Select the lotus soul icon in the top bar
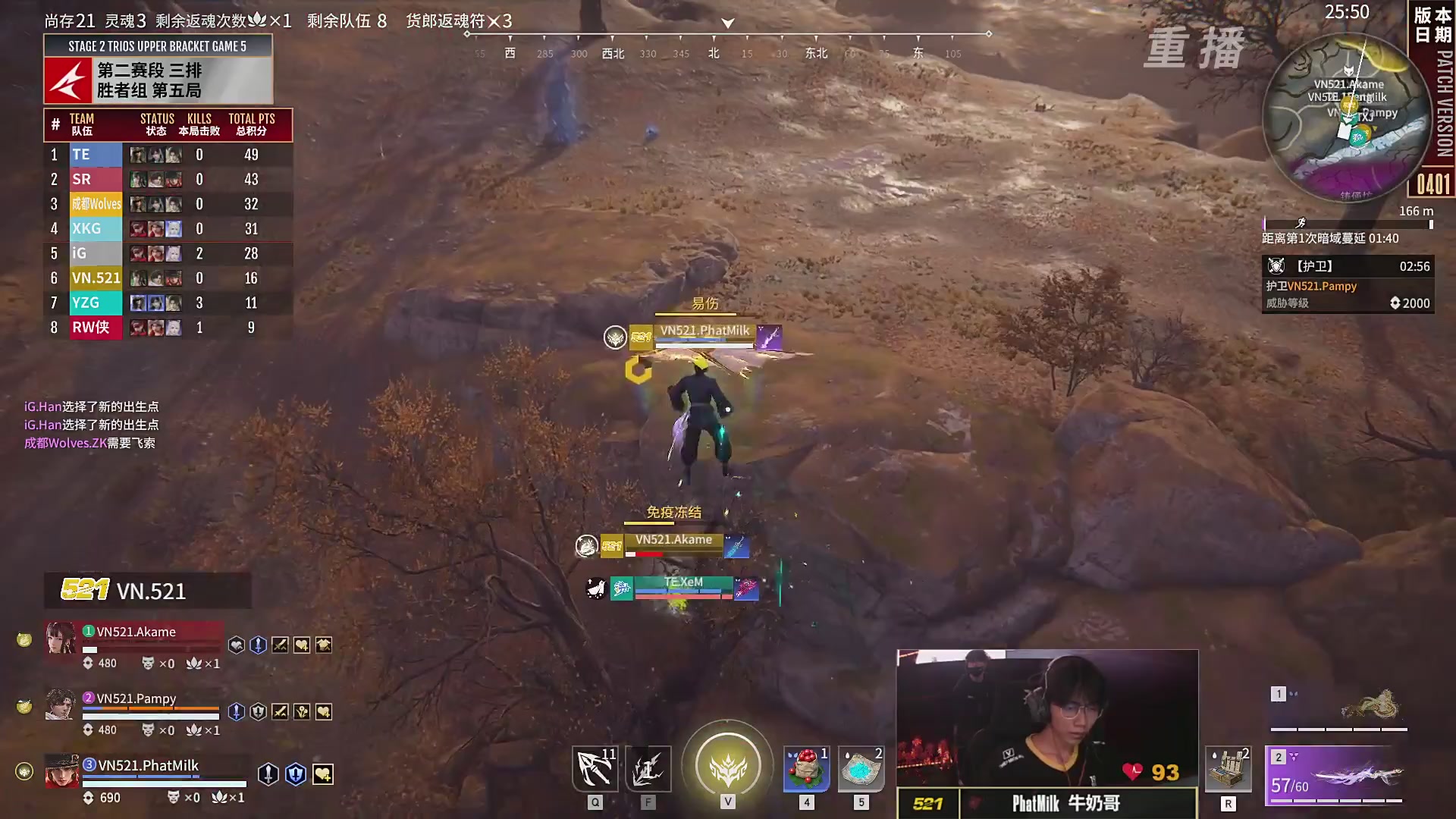The width and height of the screenshot is (1456, 819). point(259,20)
